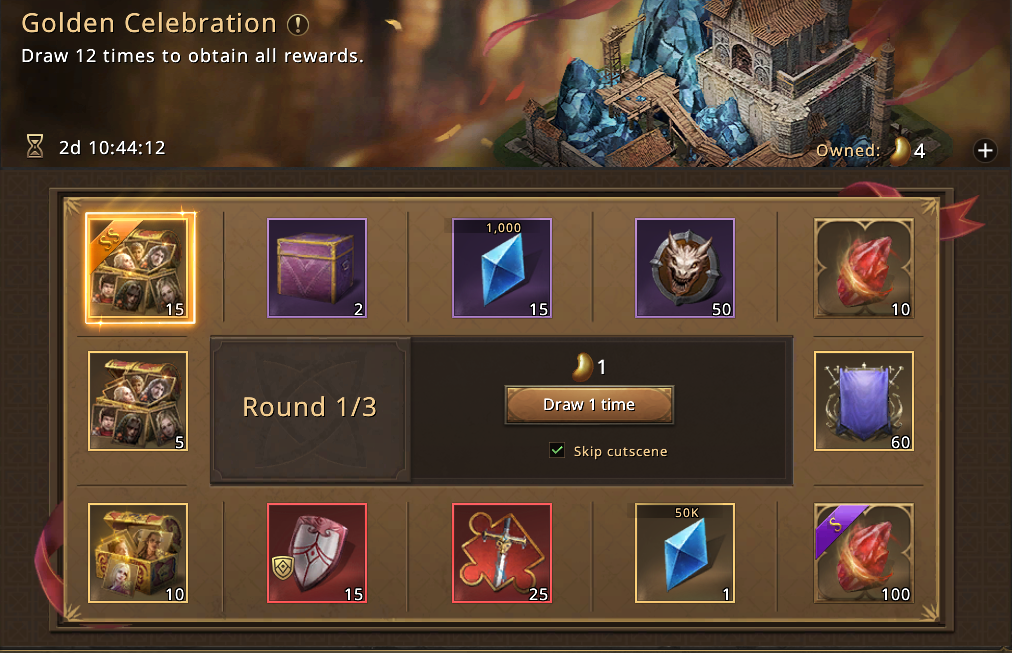
Task: Choose the purple banner reward tile
Action: click(864, 401)
